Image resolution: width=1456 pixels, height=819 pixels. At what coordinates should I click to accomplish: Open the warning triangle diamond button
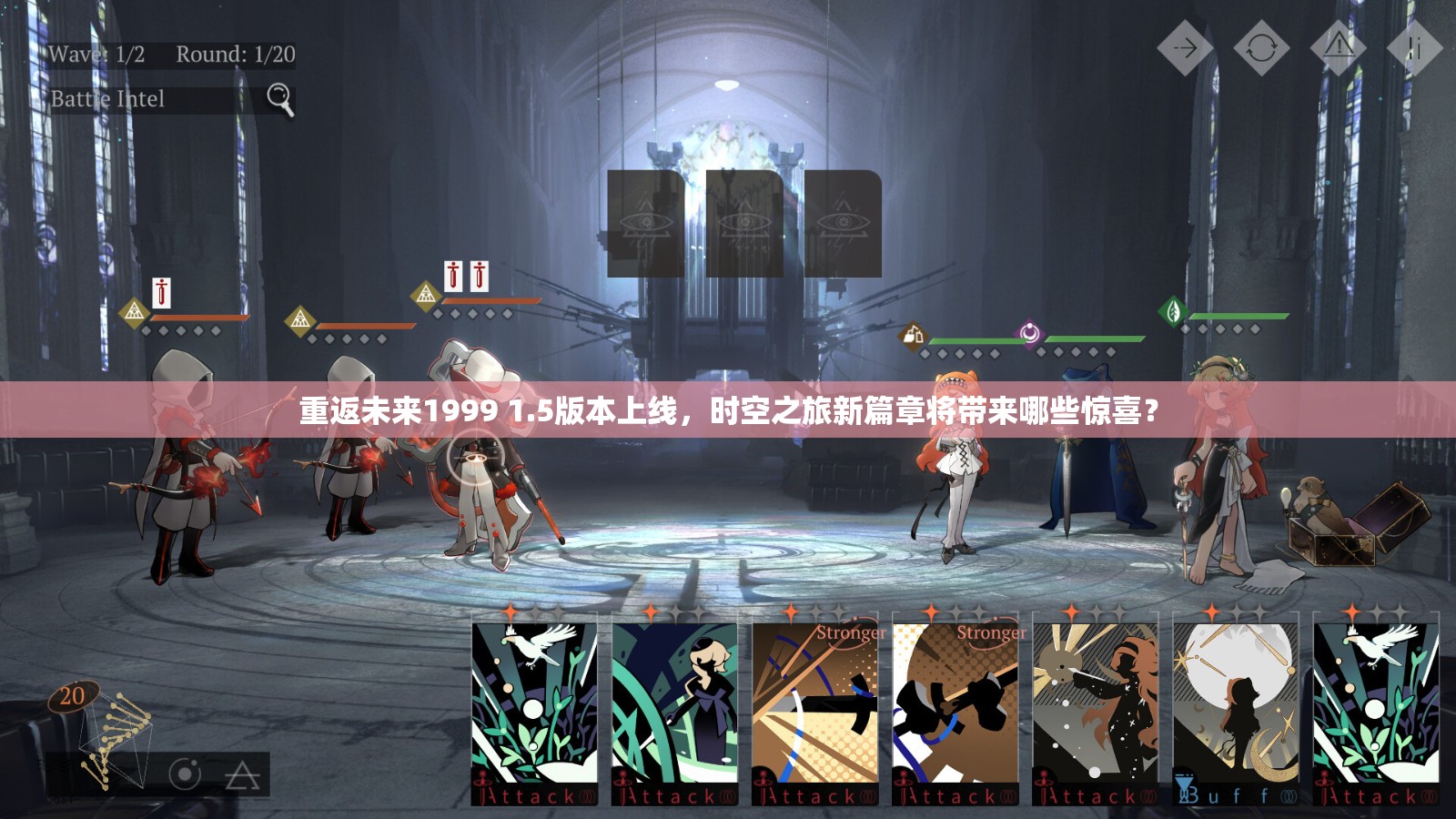(1338, 47)
